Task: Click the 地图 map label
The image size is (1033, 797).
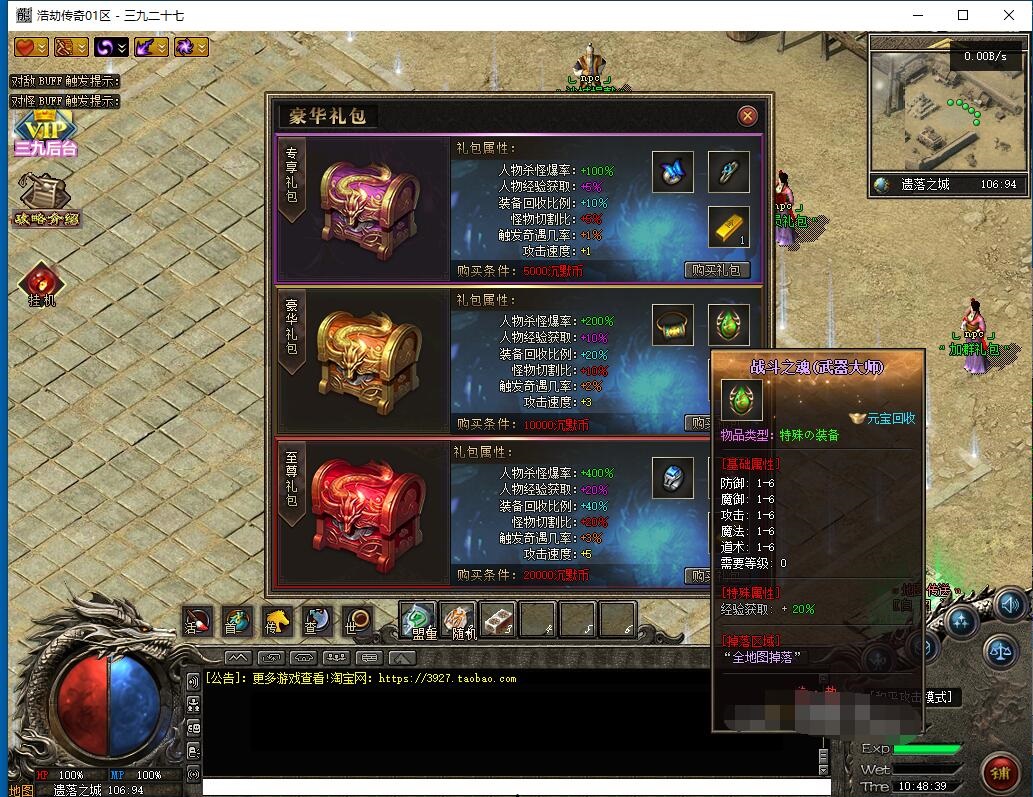Action: point(22,790)
